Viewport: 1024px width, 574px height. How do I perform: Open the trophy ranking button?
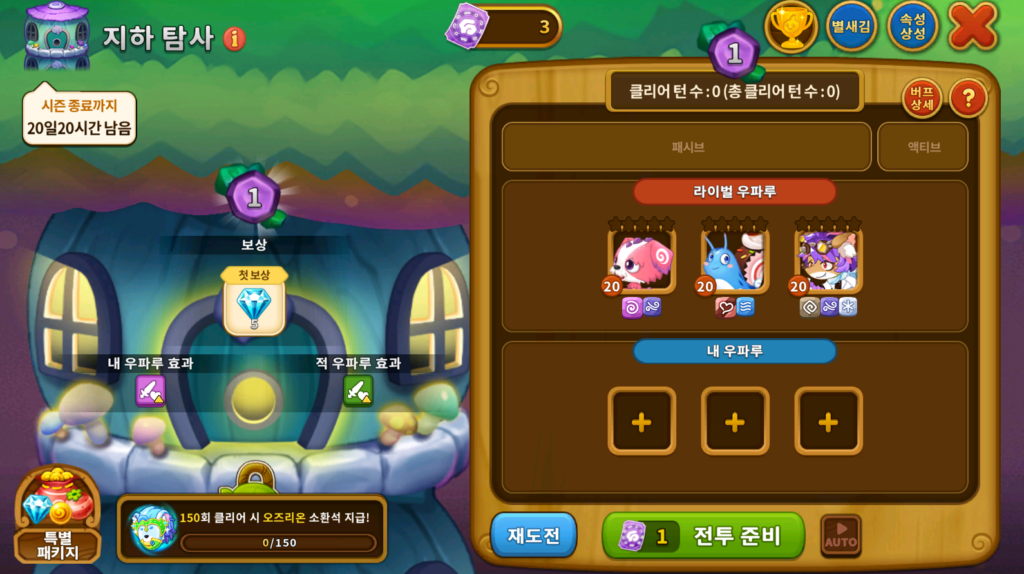click(x=791, y=27)
